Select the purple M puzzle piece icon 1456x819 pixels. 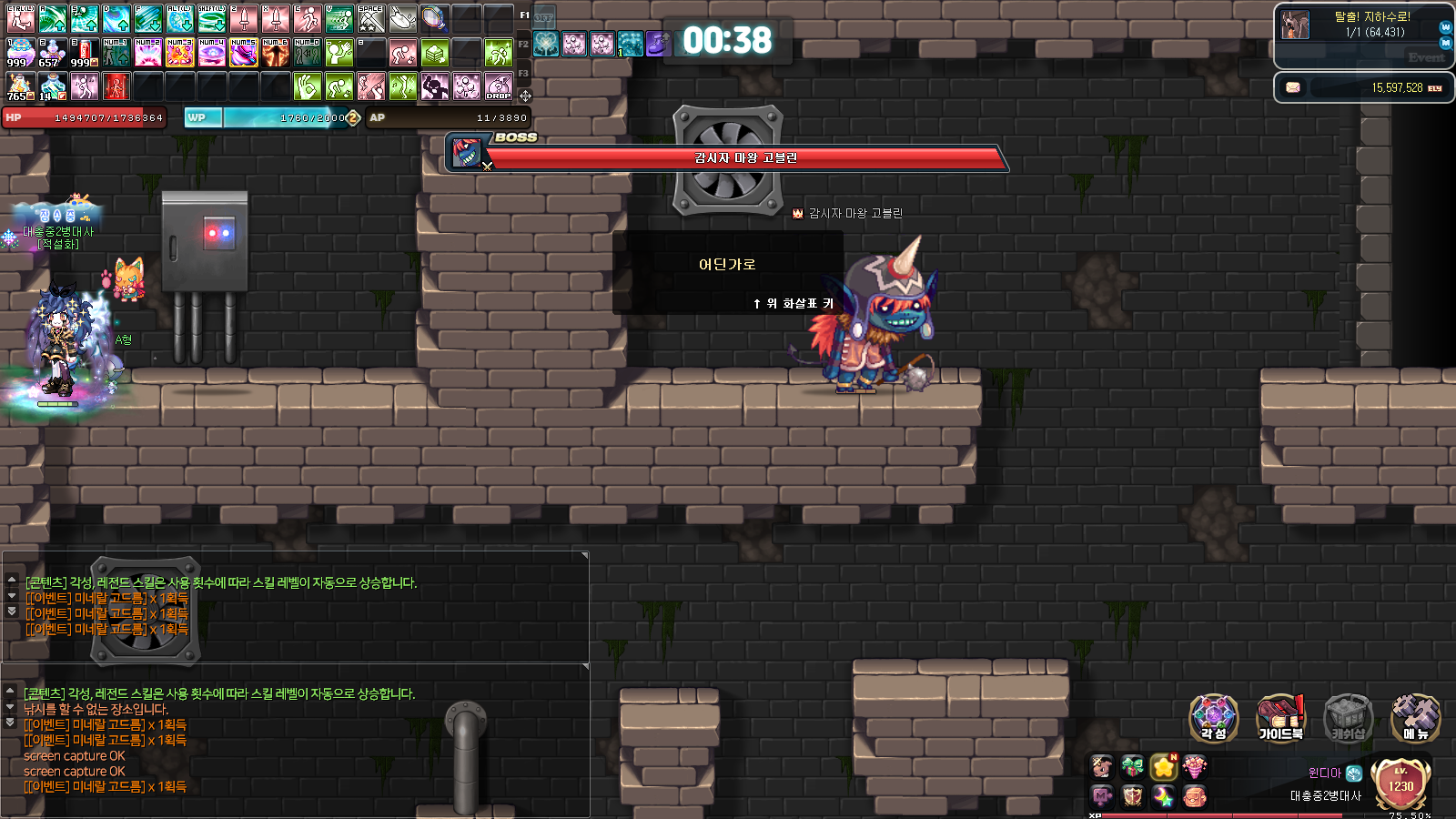coord(1101,797)
